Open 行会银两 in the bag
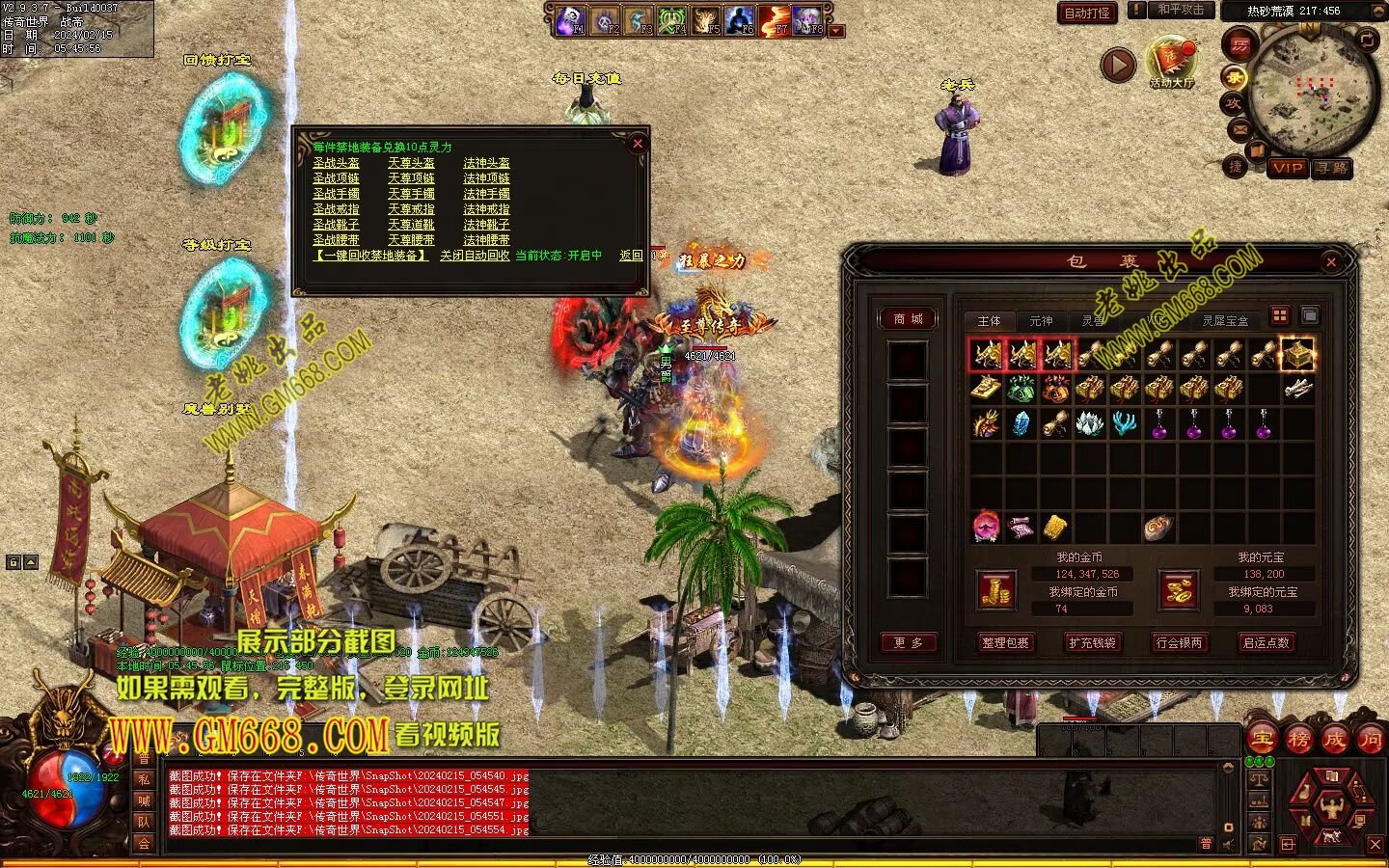The width and height of the screenshot is (1389, 868). pyautogui.click(x=1179, y=642)
